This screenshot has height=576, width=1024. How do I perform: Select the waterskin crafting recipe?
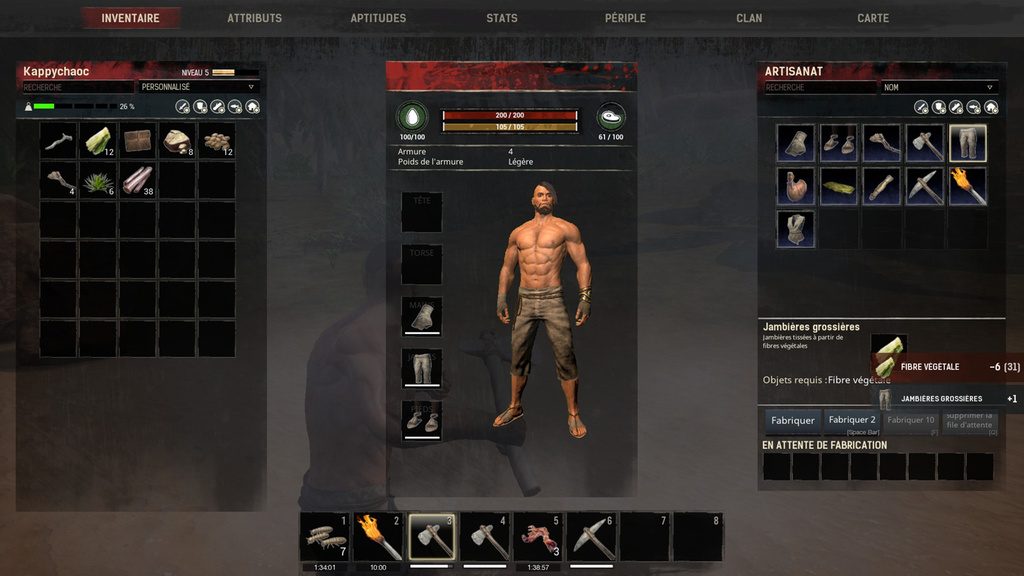click(795, 186)
